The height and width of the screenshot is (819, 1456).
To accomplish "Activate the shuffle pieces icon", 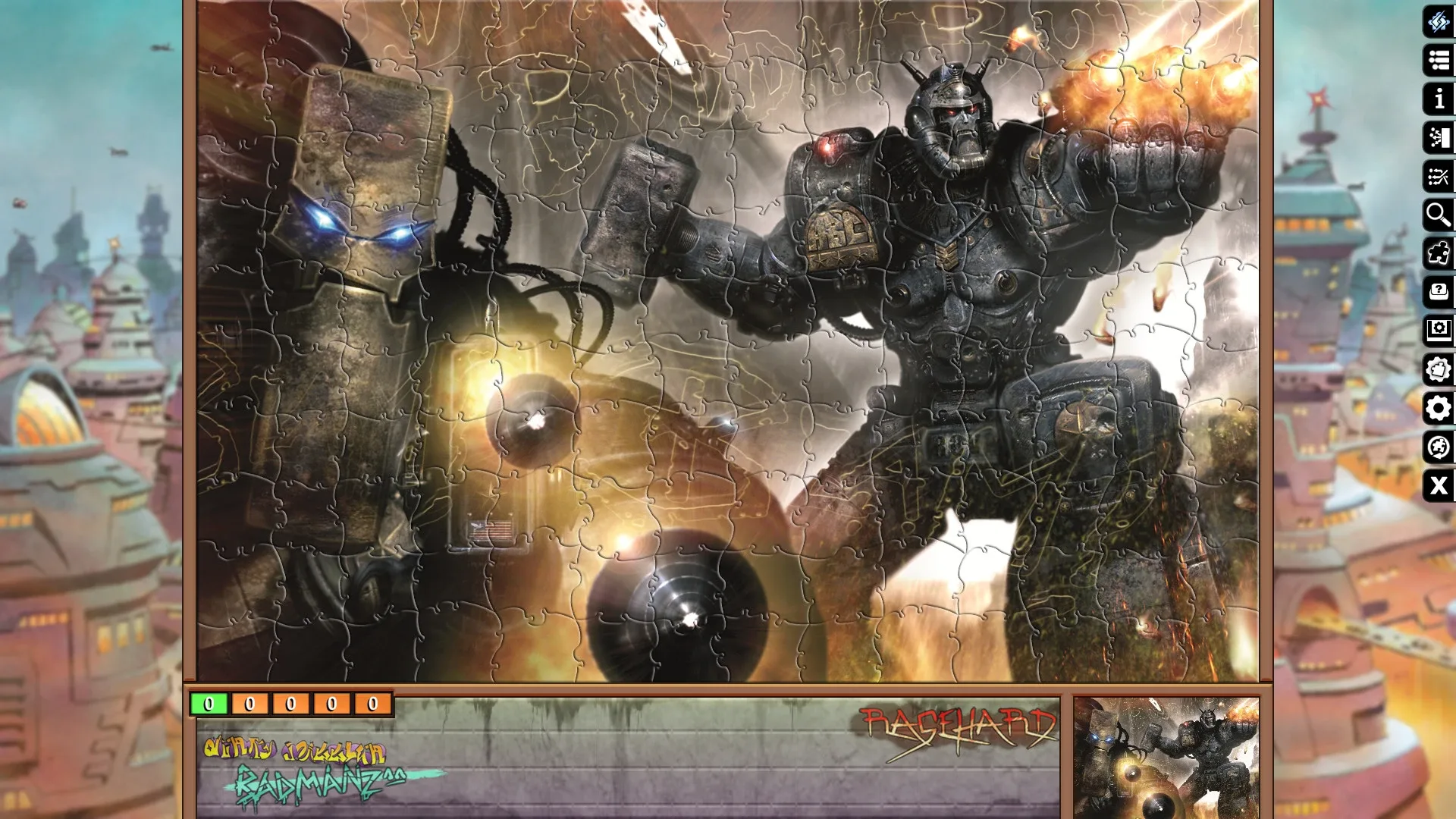I will [x=1438, y=177].
